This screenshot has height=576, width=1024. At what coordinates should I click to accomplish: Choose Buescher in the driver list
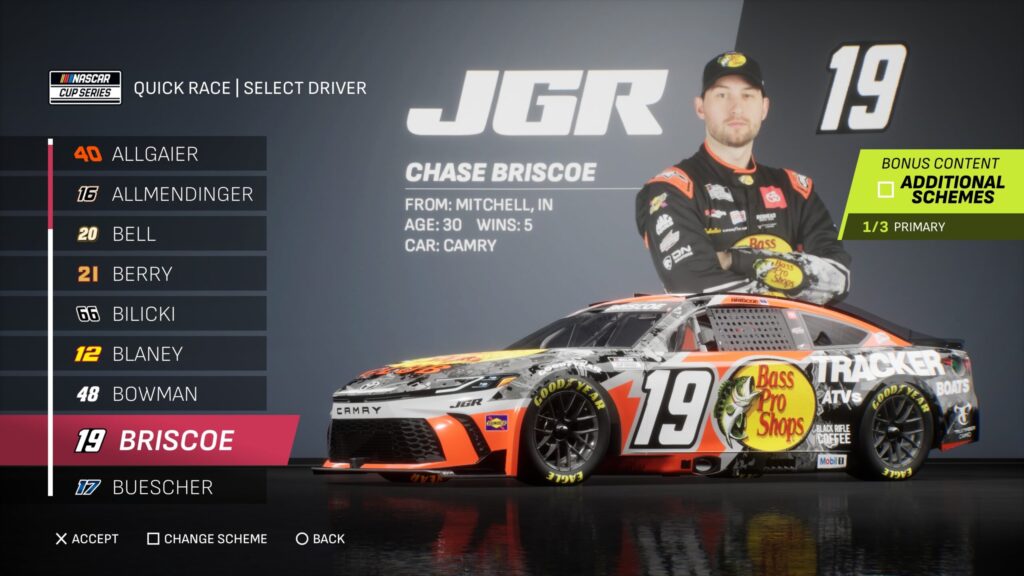[162, 488]
